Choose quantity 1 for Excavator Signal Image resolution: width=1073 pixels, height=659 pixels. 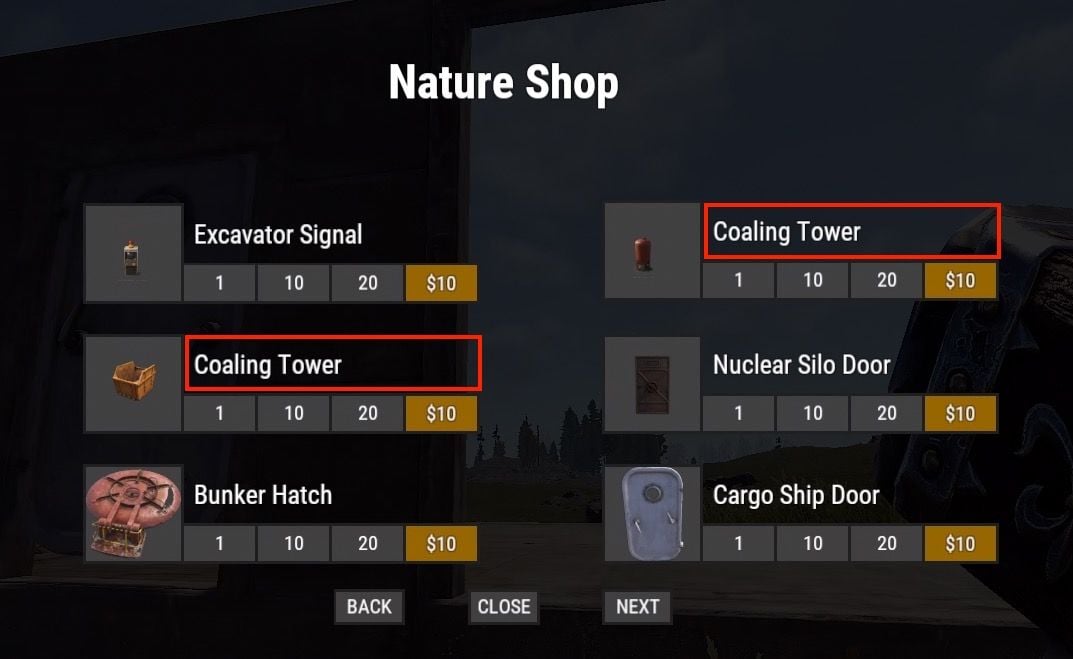220,283
